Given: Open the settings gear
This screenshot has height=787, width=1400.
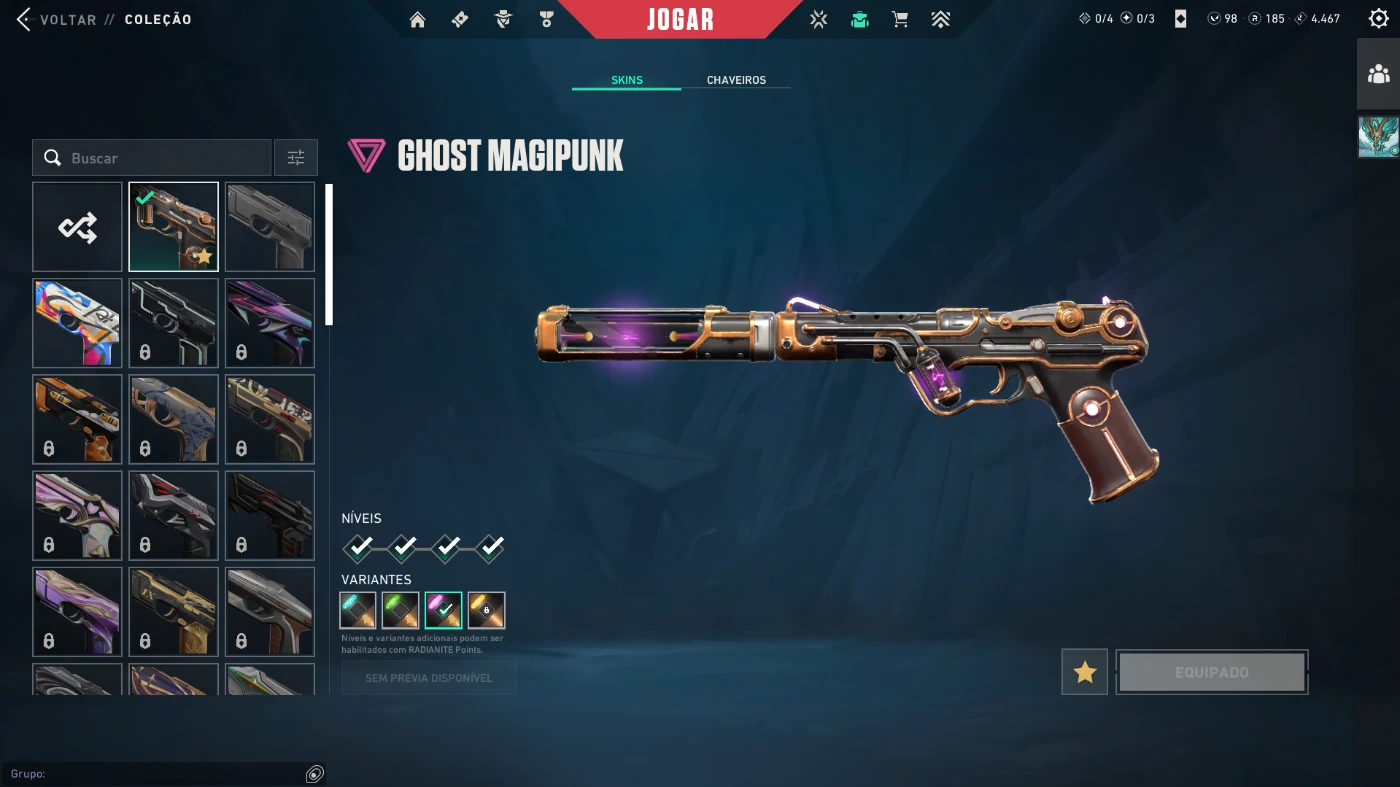Looking at the screenshot, I should pyautogui.click(x=1378, y=19).
